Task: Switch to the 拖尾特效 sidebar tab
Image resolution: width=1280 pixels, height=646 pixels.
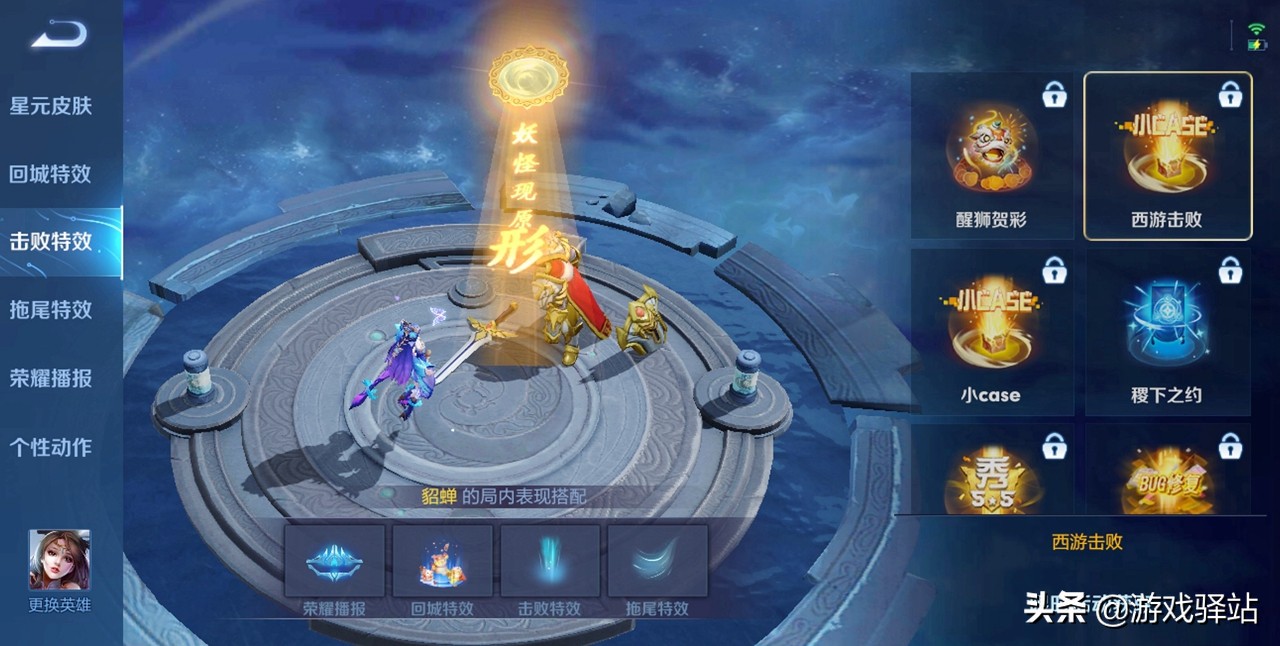Action: [x=51, y=310]
